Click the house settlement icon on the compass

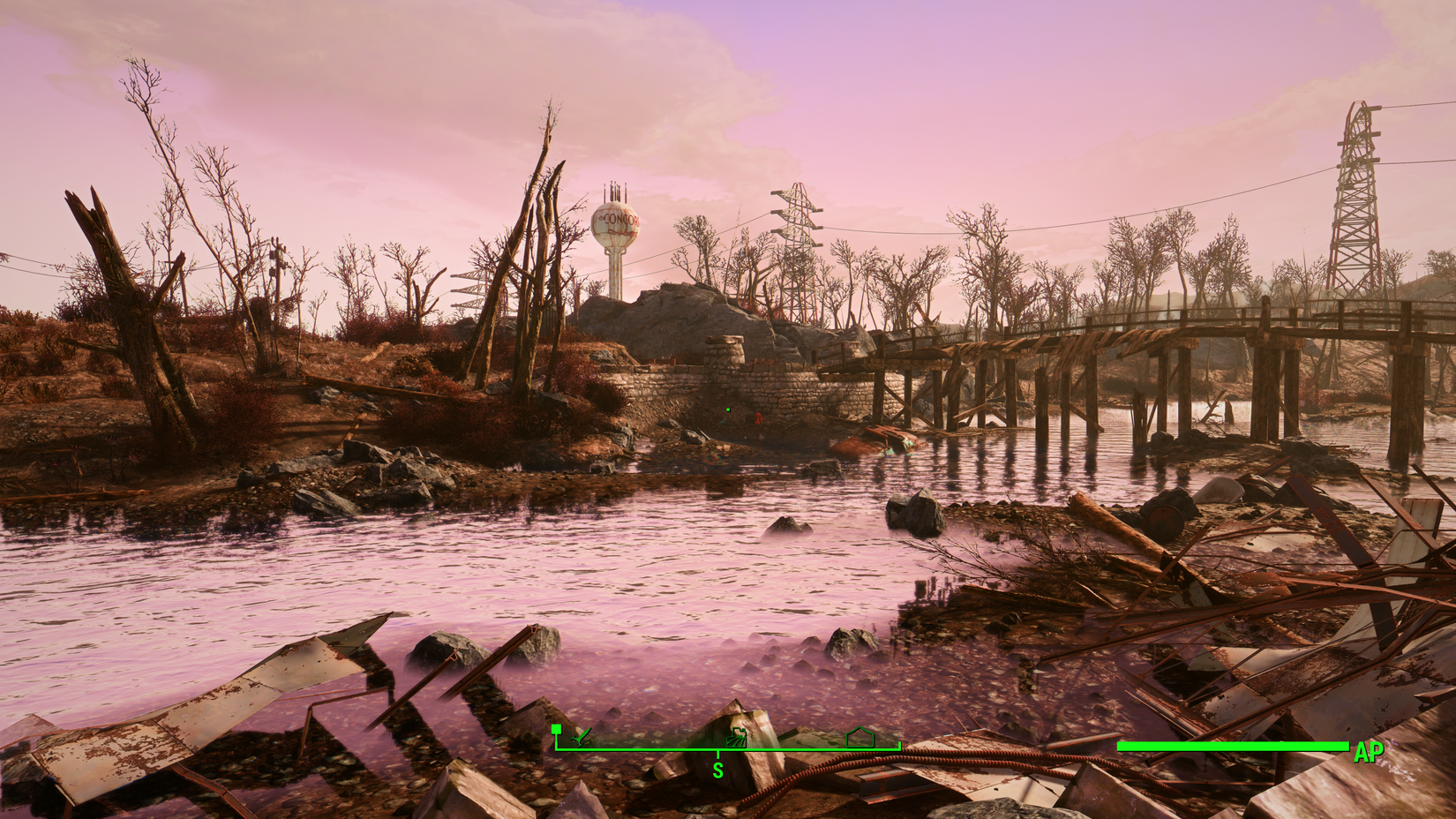point(859,737)
